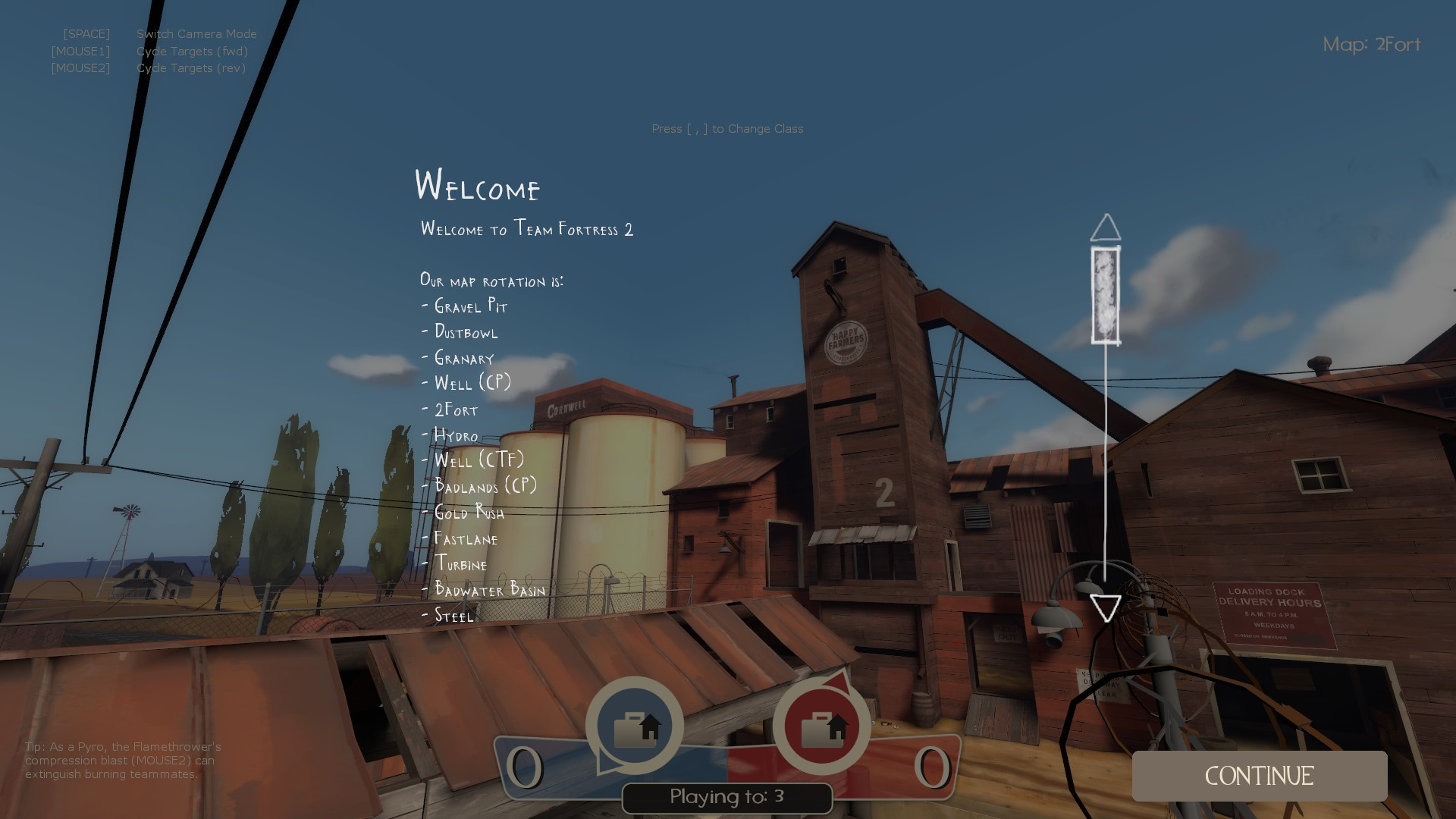The image size is (1456, 819).
Task: Click the Map: 2Fort label
Action: point(1372,45)
